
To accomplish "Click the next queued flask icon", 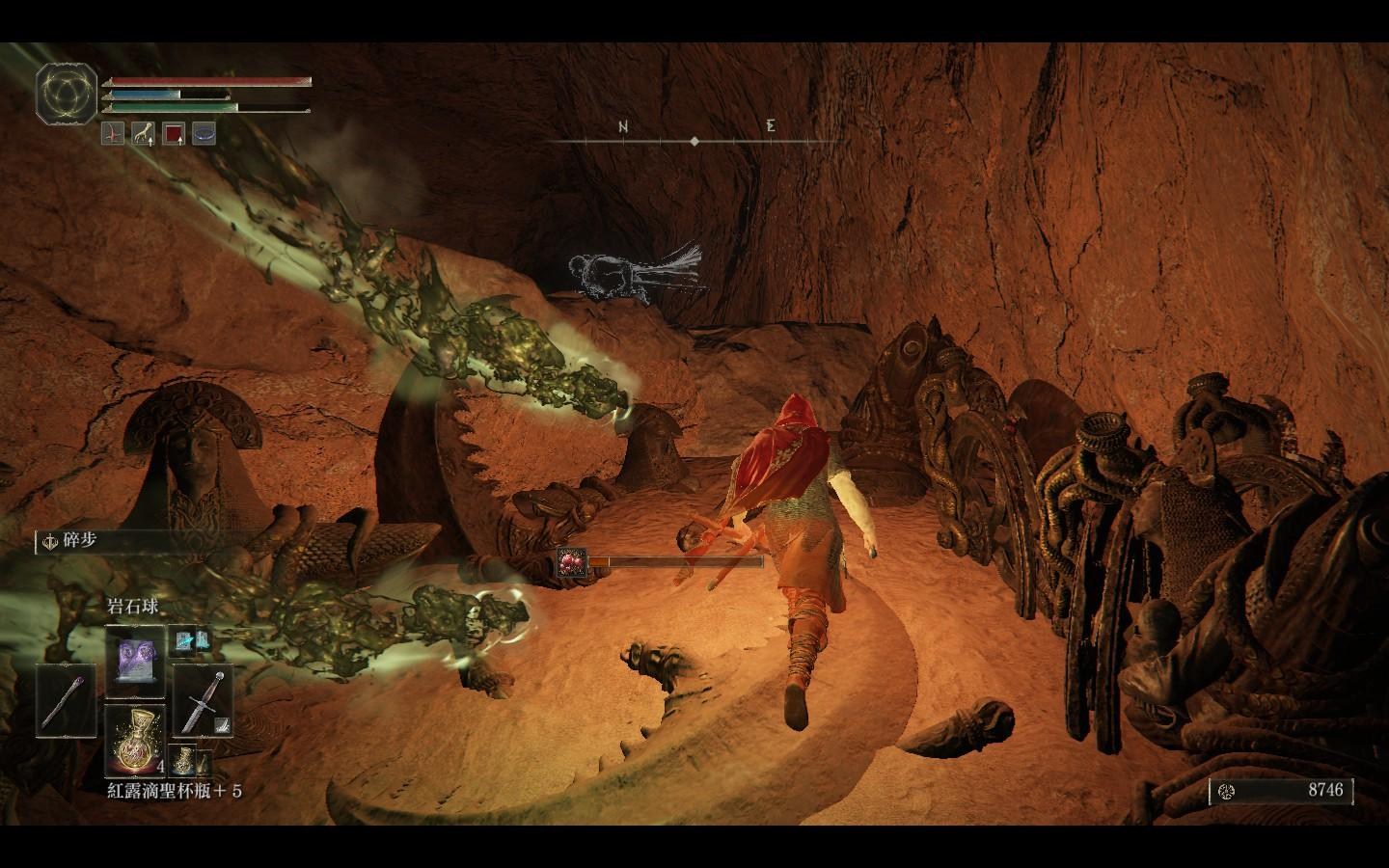I will tap(183, 760).
